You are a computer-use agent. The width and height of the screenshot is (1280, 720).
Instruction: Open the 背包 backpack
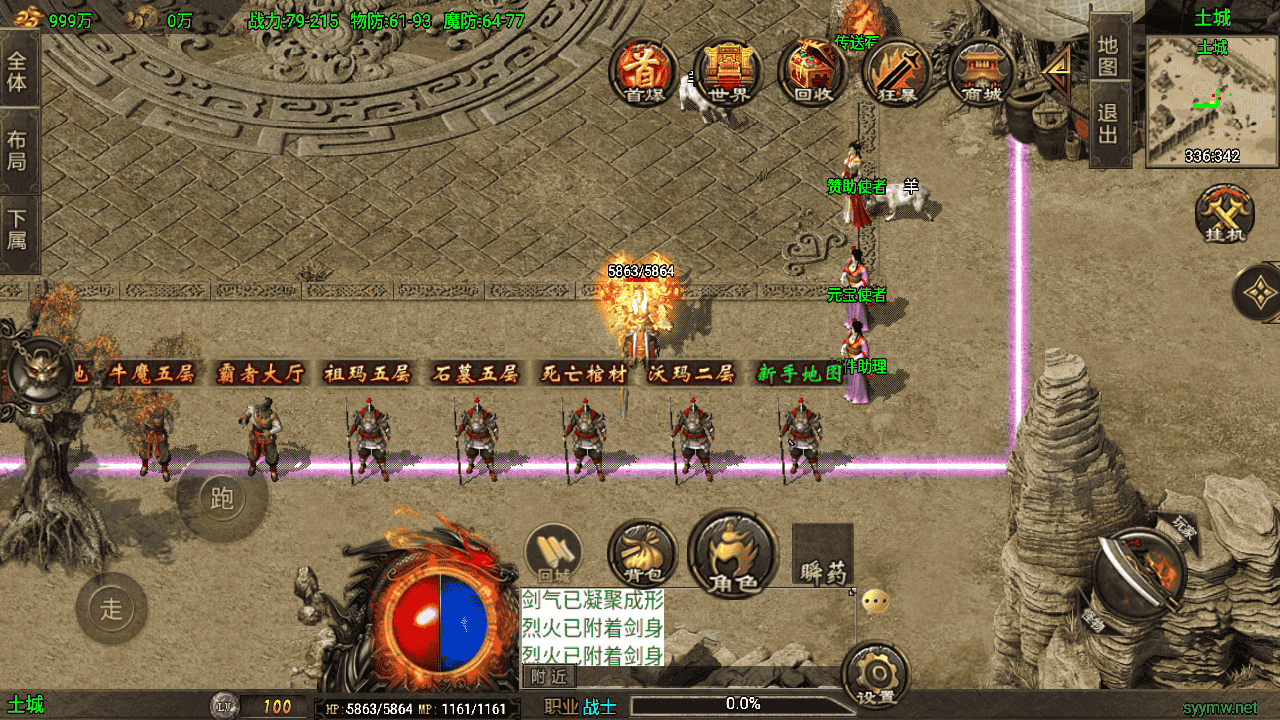pos(641,553)
